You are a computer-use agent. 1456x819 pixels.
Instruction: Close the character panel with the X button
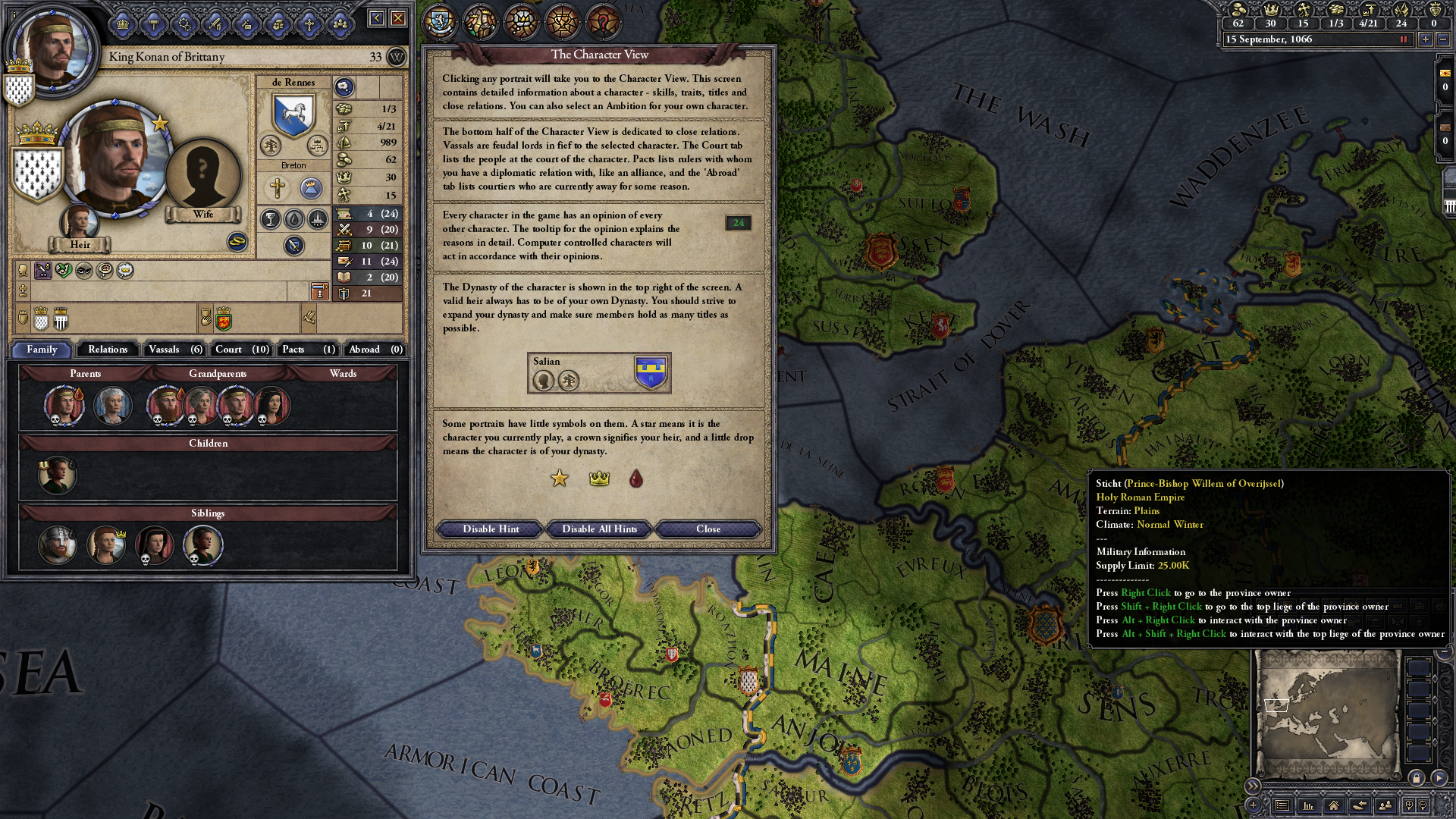398,18
